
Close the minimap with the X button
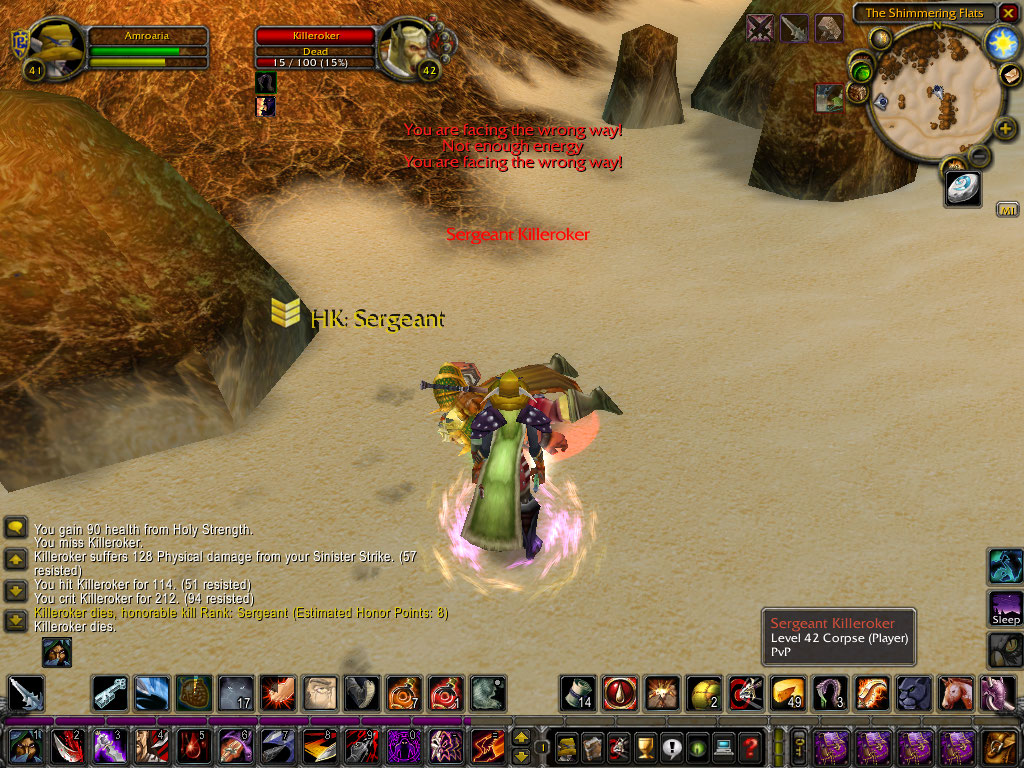click(1007, 13)
